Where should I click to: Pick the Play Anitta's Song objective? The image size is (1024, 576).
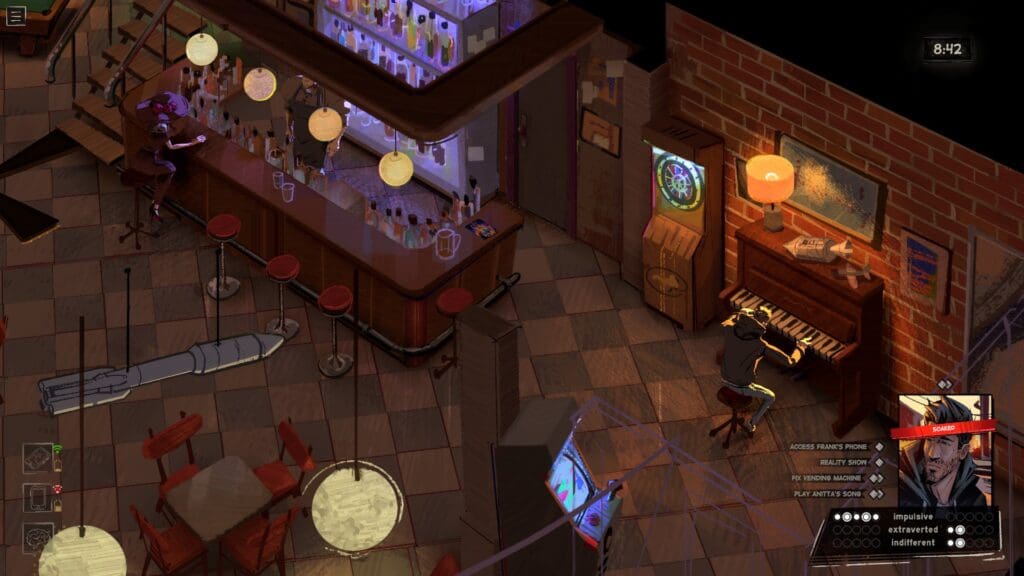click(830, 493)
